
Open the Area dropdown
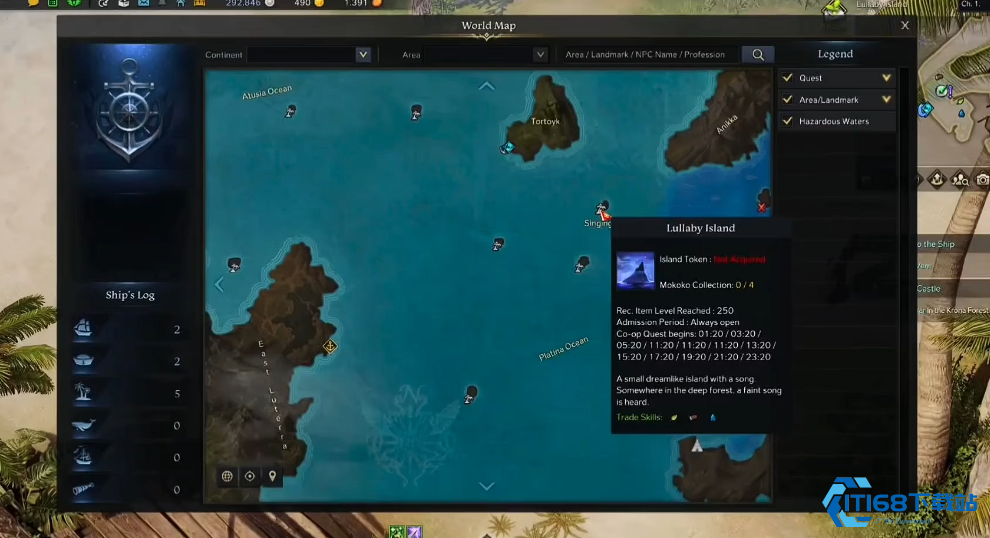[540, 55]
